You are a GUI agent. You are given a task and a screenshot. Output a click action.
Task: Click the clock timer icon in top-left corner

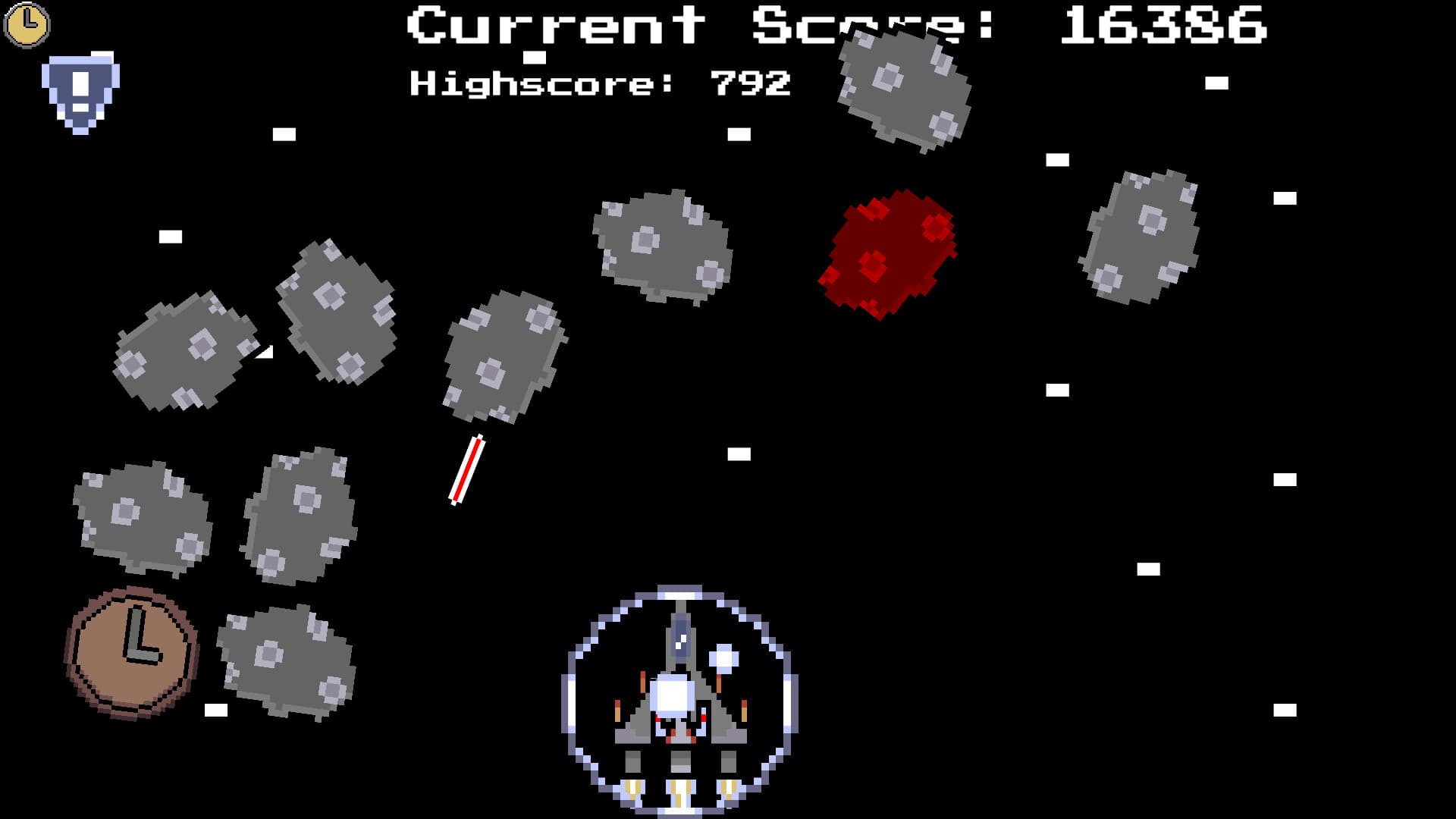pyautogui.click(x=27, y=25)
